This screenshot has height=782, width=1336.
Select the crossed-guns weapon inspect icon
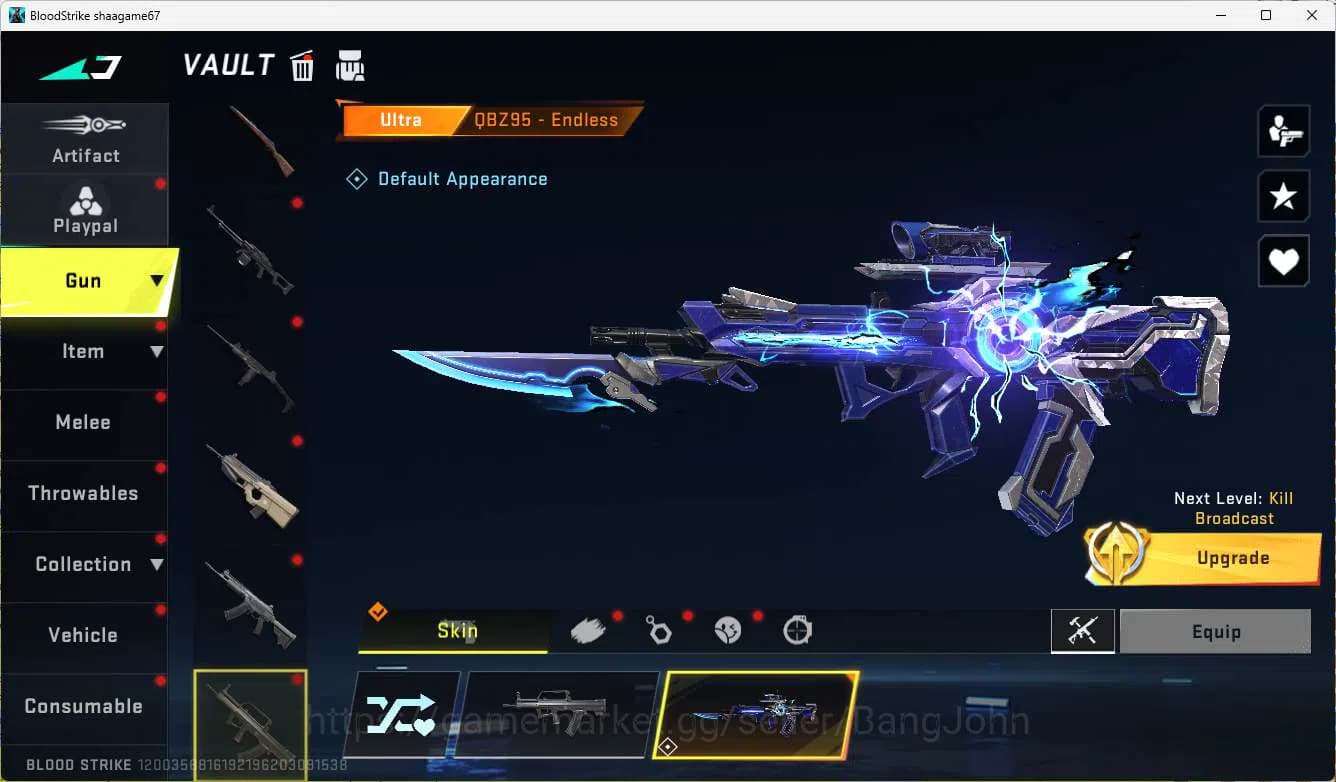click(x=1083, y=631)
